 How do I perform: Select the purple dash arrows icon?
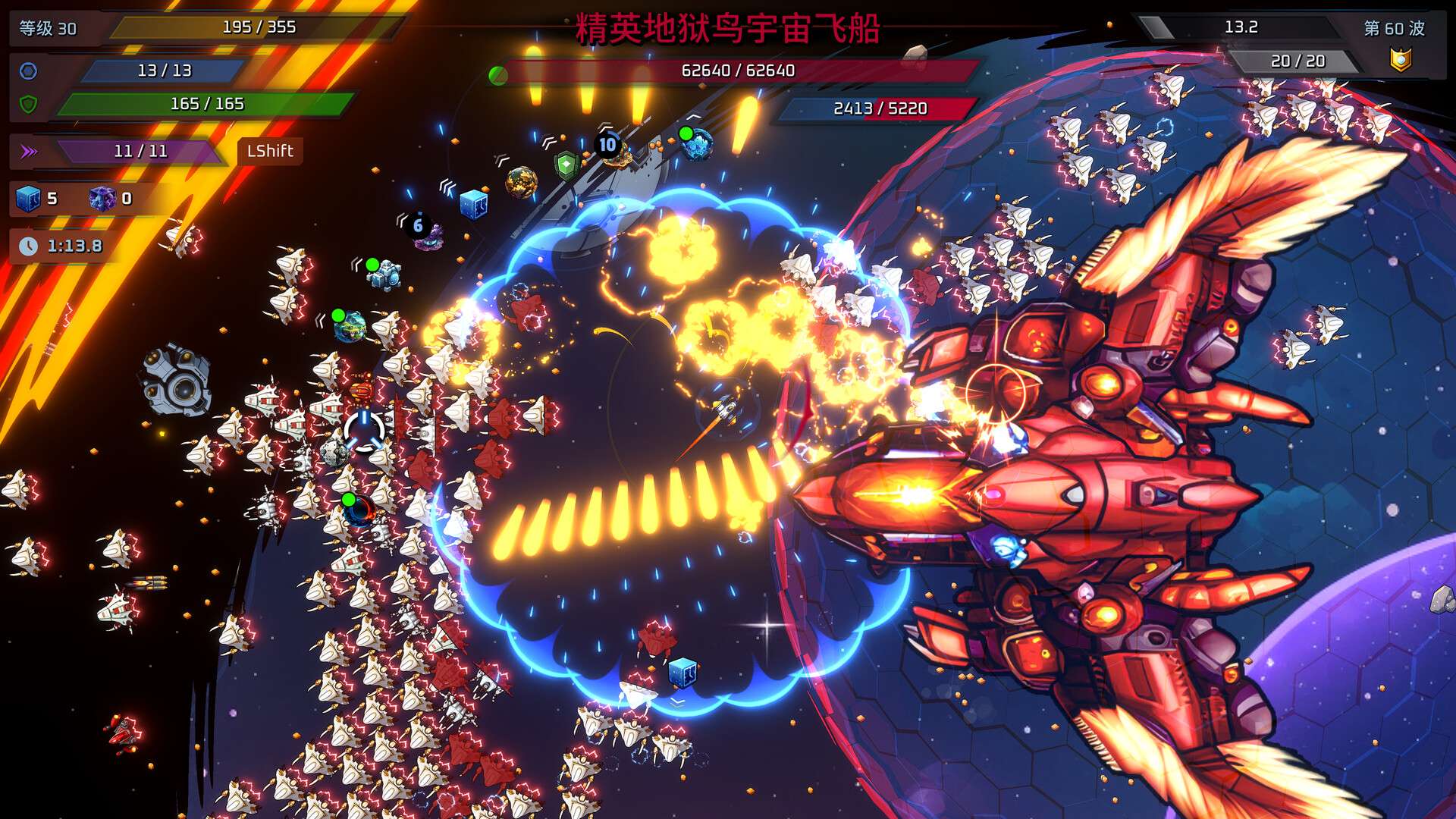tap(29, 152)
